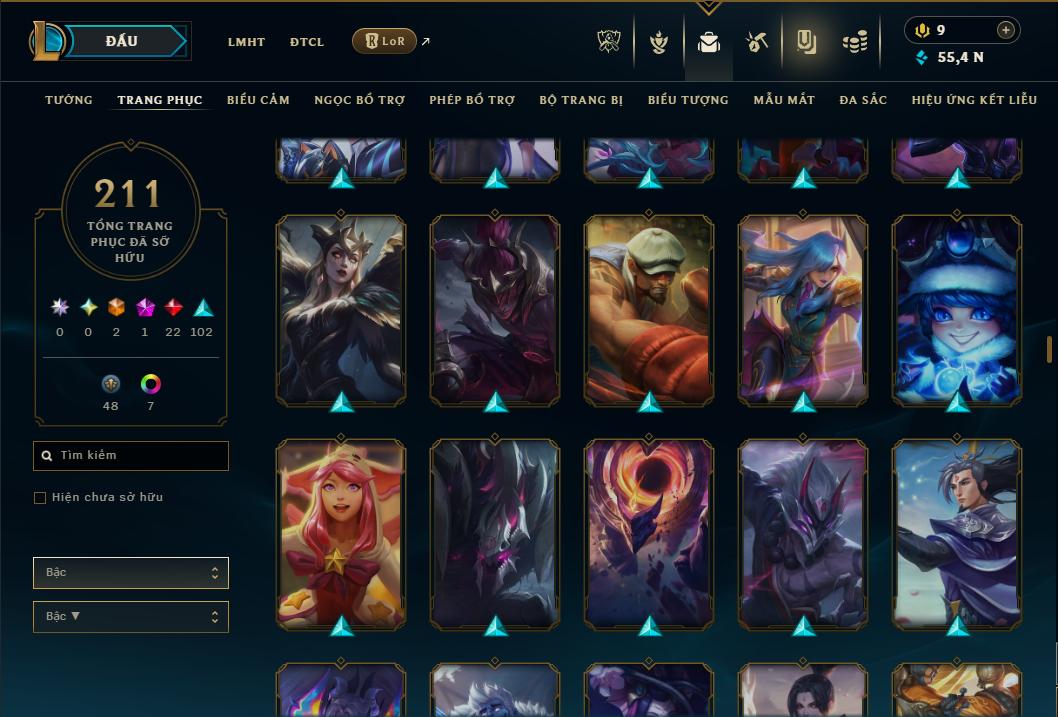Toggle the Hiện chưa sở hữu checkbox
Image resolution: width=1058 pixels, height=717 pixels.
click(x=40, y=498)
